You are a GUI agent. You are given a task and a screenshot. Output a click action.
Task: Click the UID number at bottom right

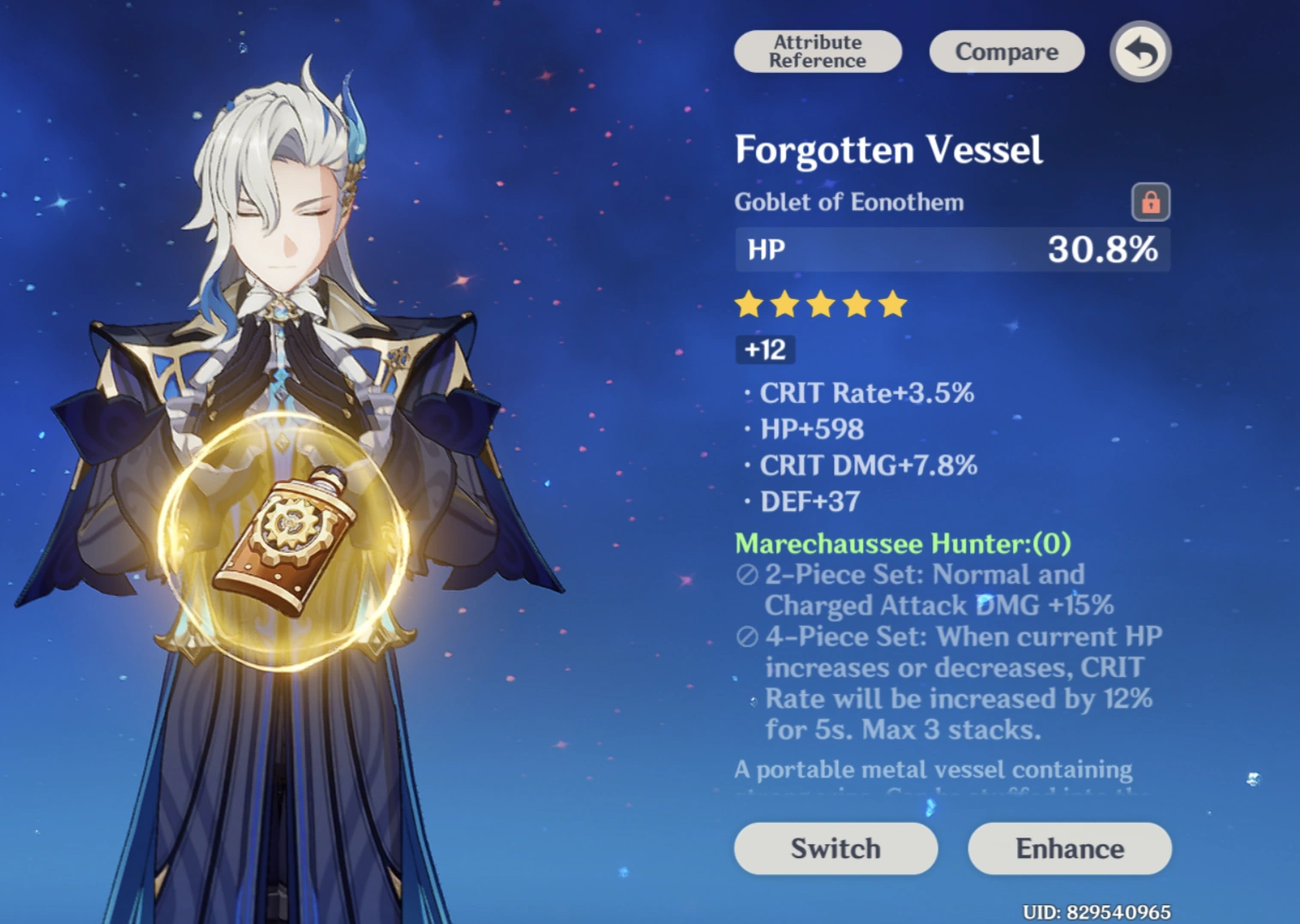1098,910
